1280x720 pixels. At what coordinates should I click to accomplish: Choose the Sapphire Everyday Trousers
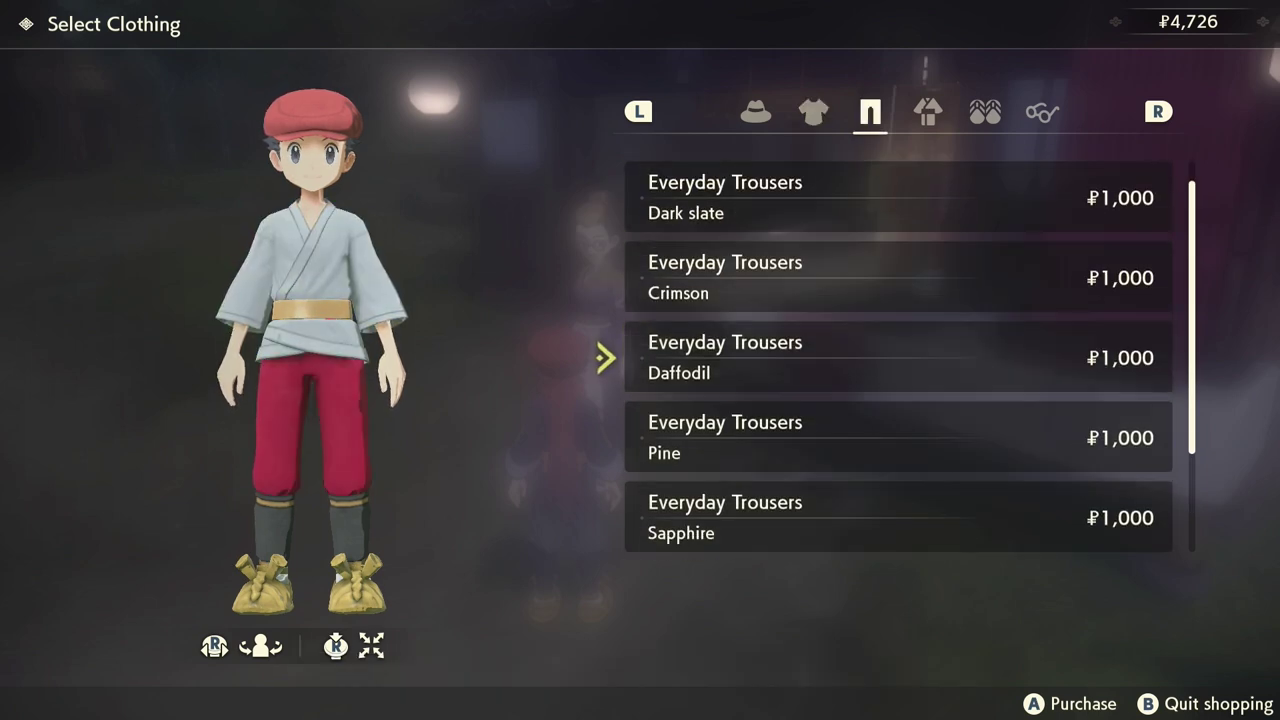pyautogui.click(x=898, y=517)
